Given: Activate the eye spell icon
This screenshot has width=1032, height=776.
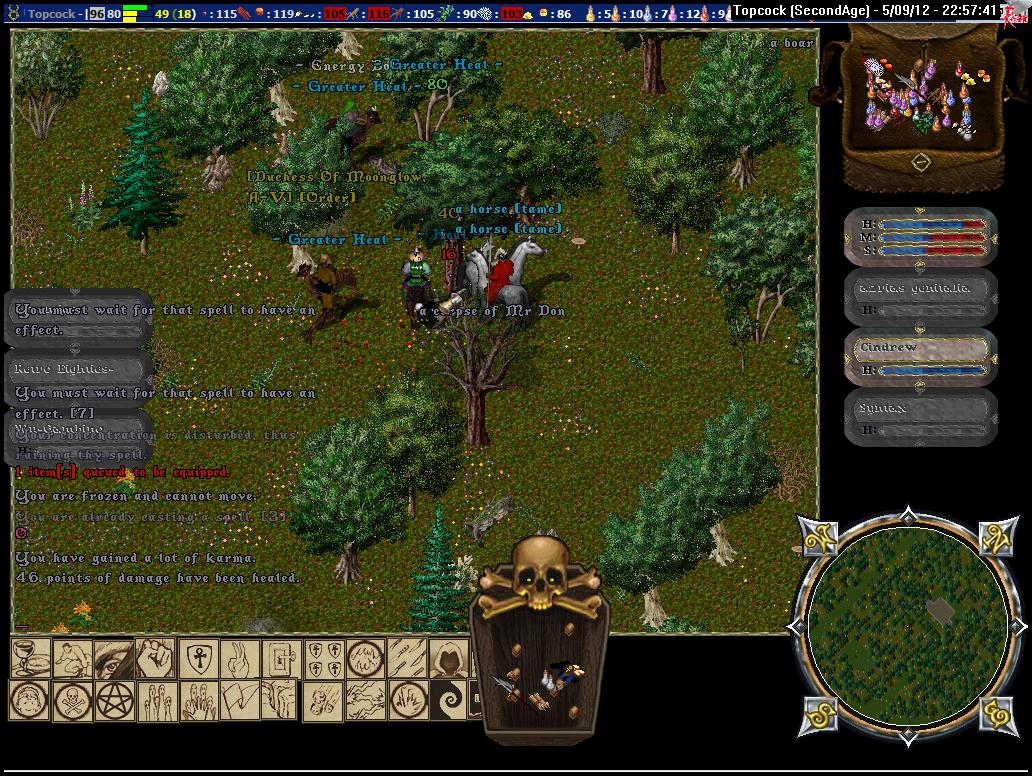Looking at the screenshot, I should pos(113,658).
